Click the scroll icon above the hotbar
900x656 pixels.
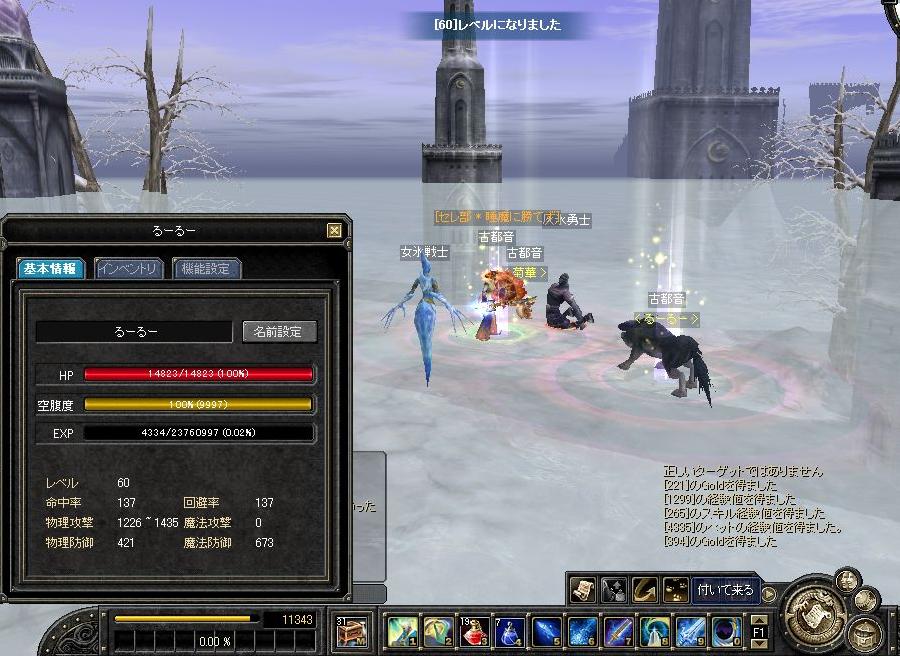[583, 590]
